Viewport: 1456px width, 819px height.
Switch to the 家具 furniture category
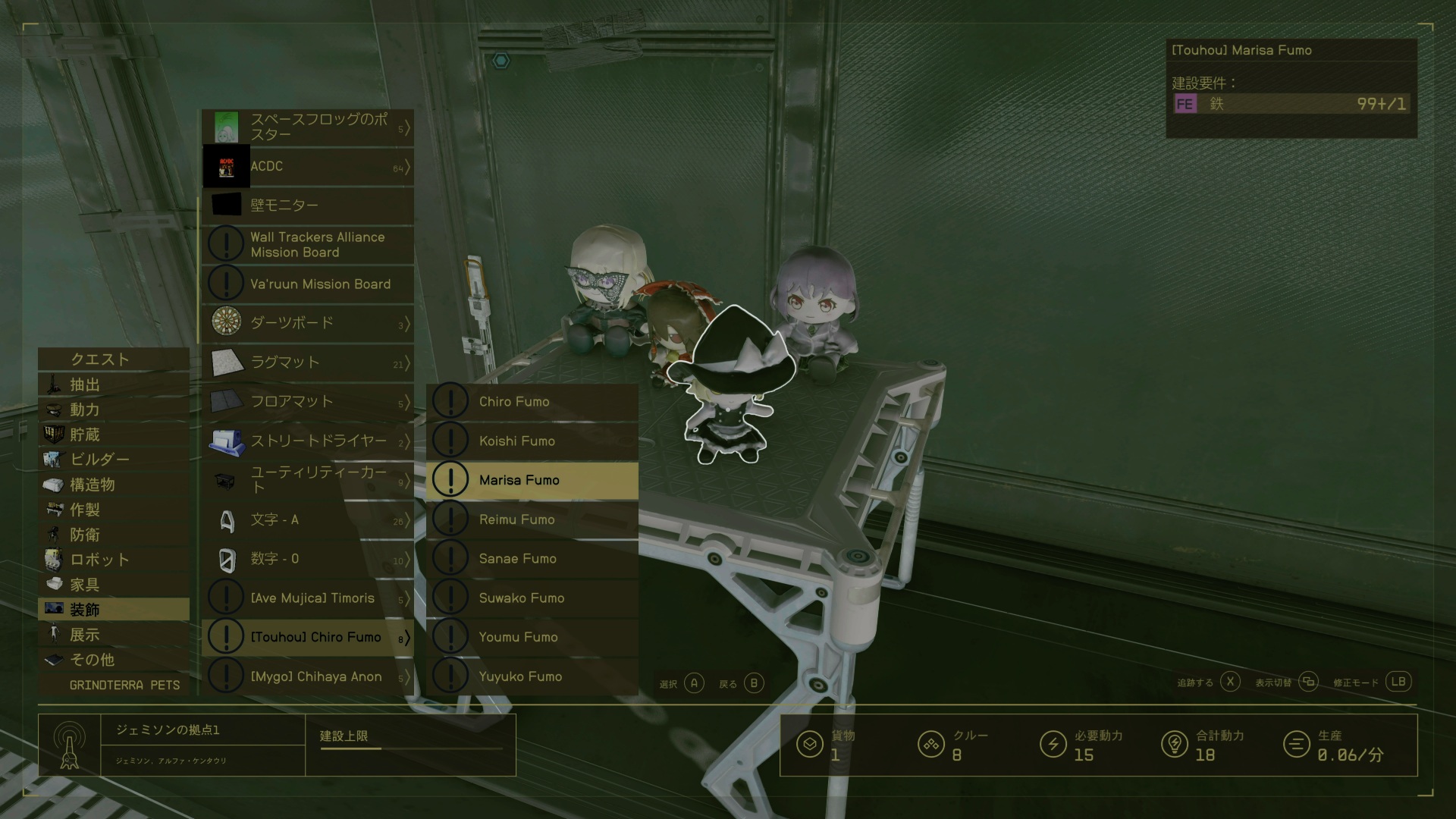114,585
